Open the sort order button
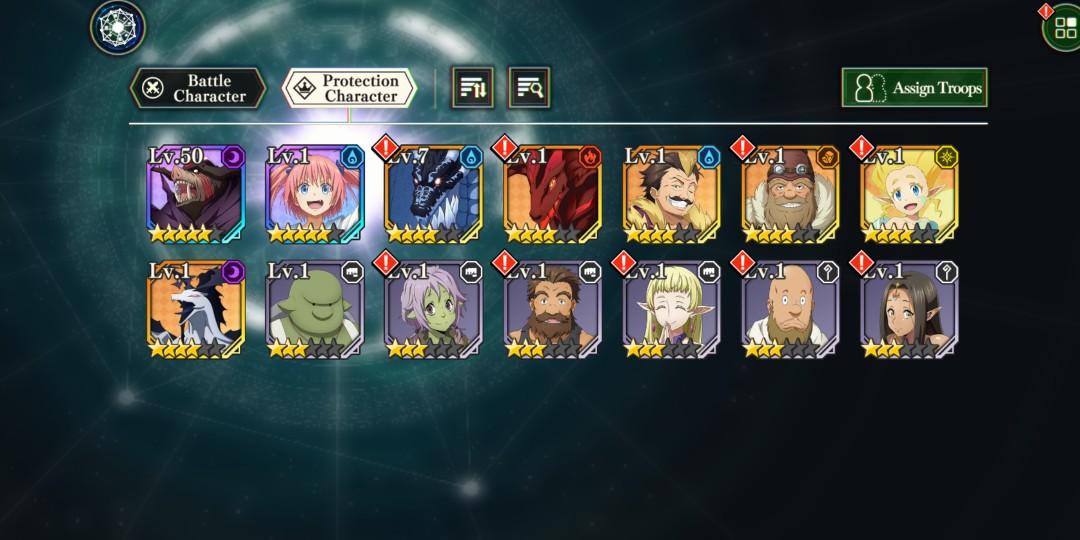This screenshot has width=1080, height=540. click(473, 88)
